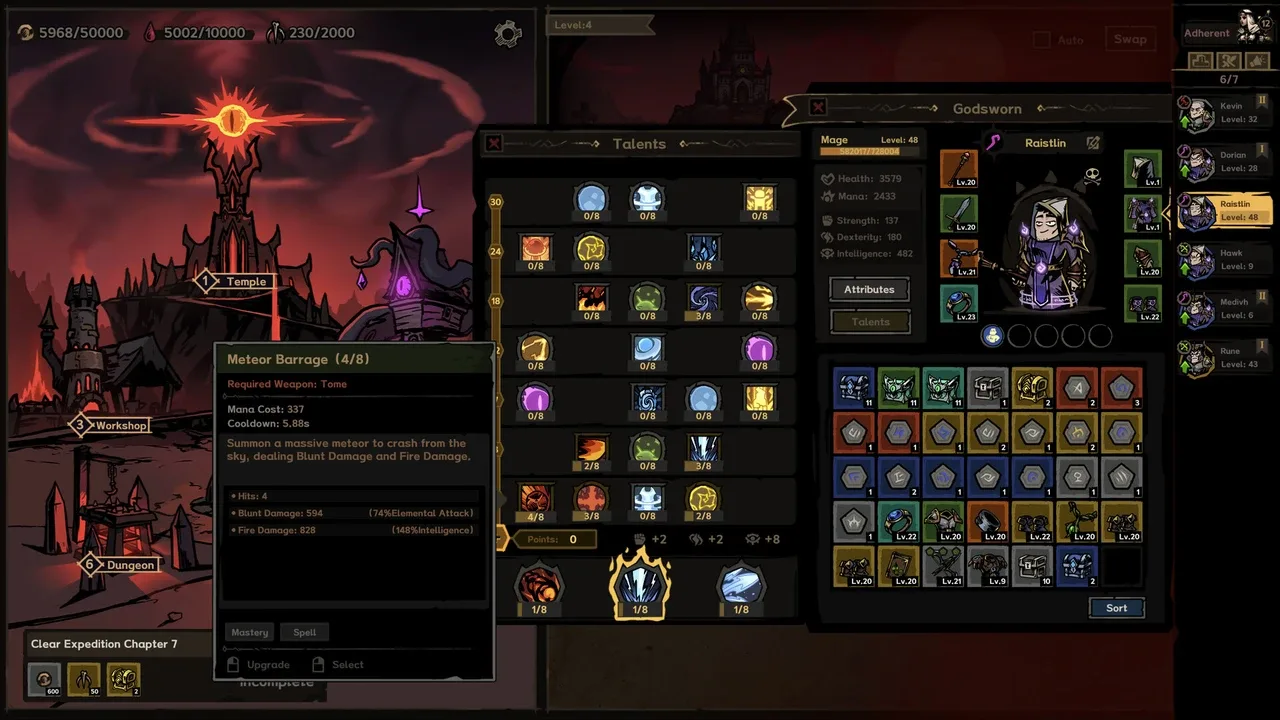Open the settings gear menu
The height and width of the screenshot is (720, 1280).
(508, 34)
